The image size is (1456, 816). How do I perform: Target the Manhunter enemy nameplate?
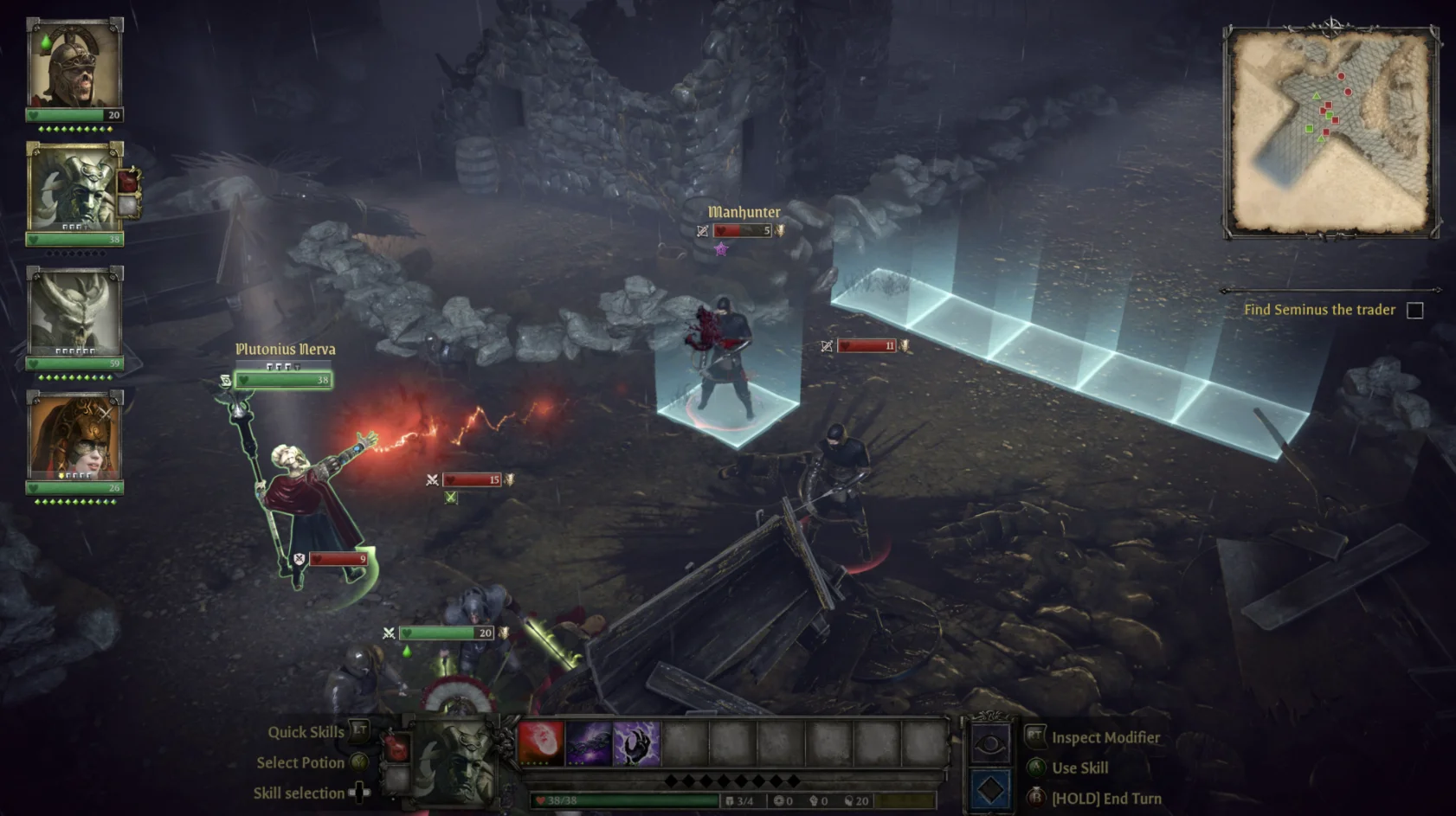pyautogui.click(x=744, y=213)
